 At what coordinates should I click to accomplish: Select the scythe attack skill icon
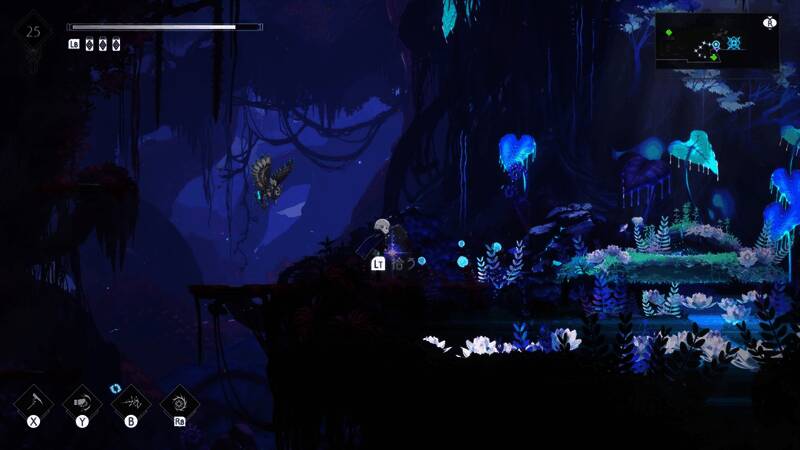(33, 403)
